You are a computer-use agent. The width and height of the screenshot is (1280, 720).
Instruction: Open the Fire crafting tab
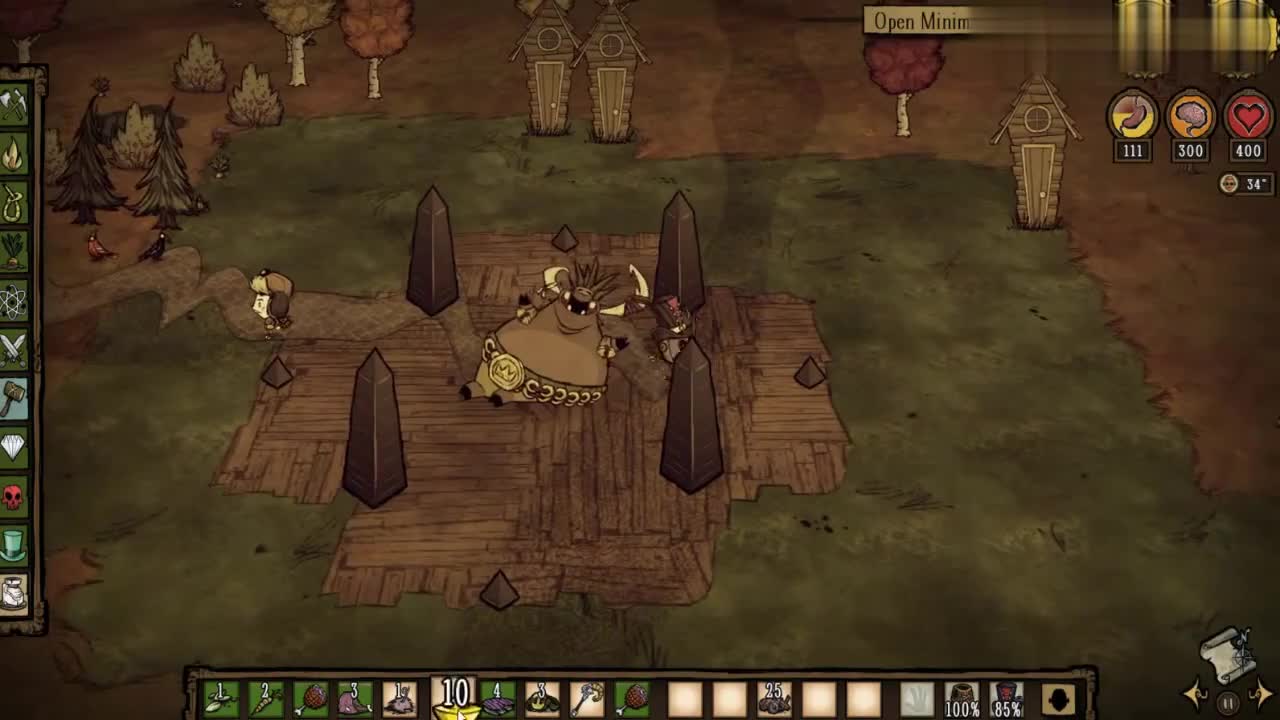[x=13, y=154]
